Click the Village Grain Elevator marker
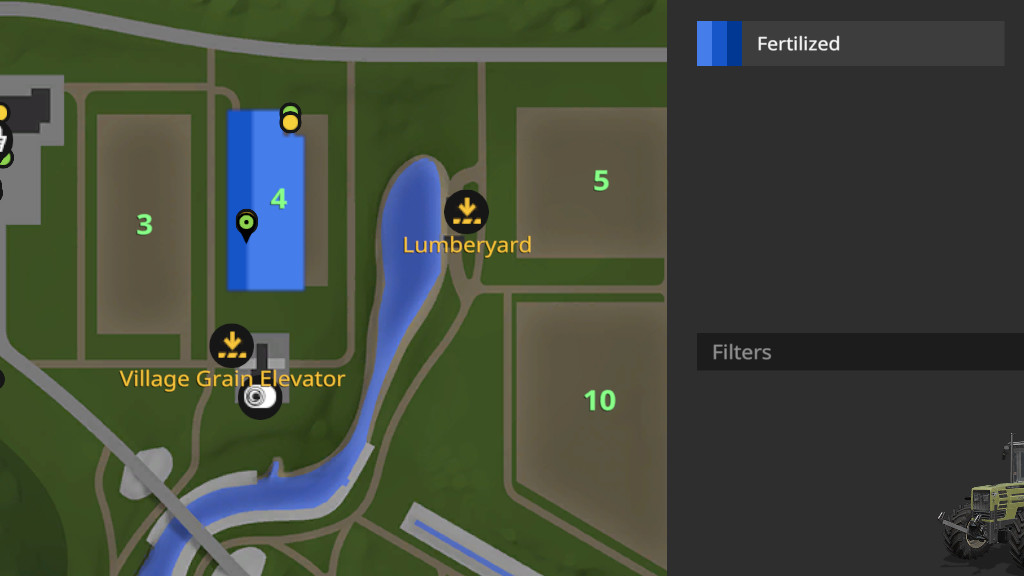 232,346
